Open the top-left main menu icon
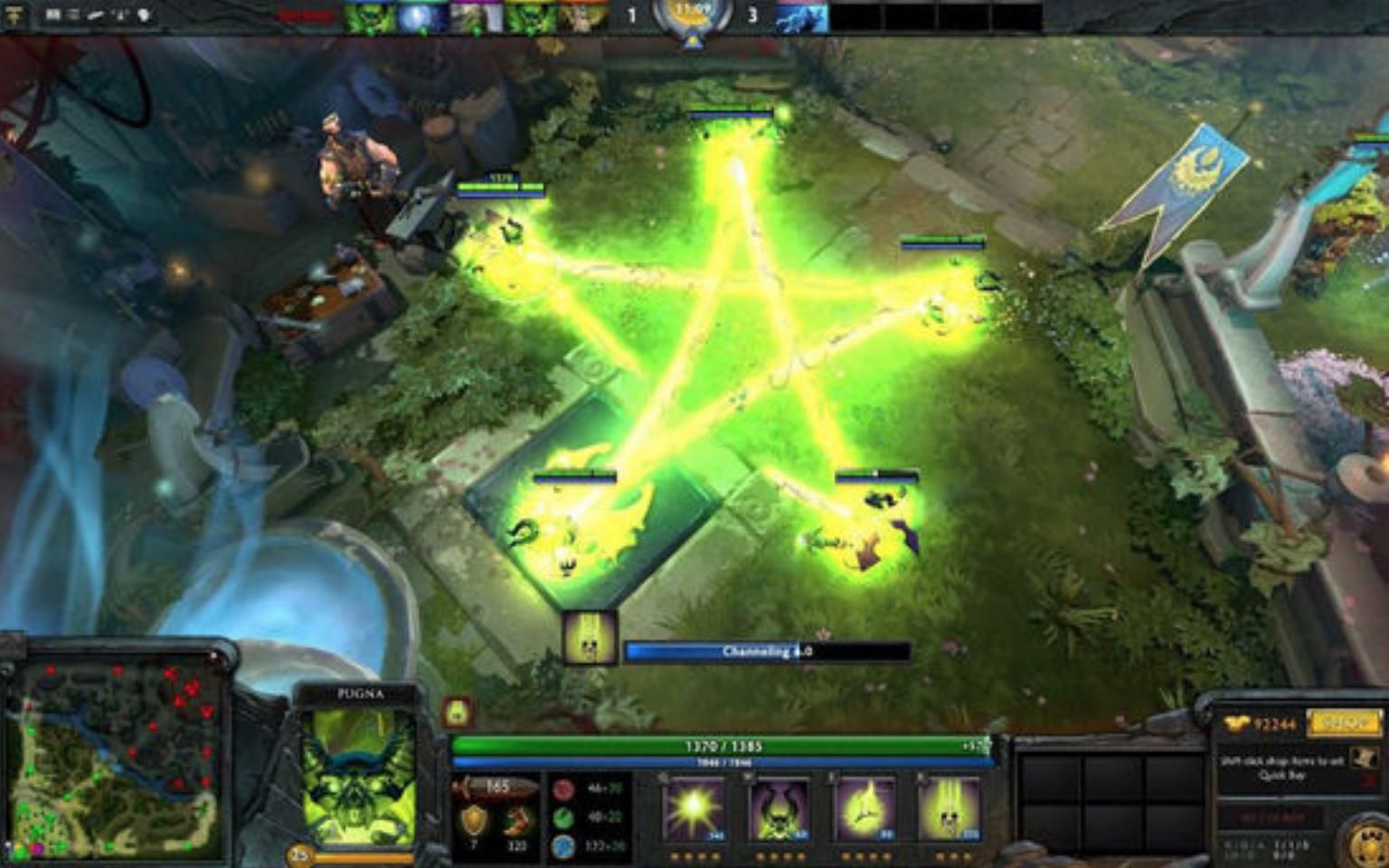Screen dimensions: 1389x868 pos(14,12)
